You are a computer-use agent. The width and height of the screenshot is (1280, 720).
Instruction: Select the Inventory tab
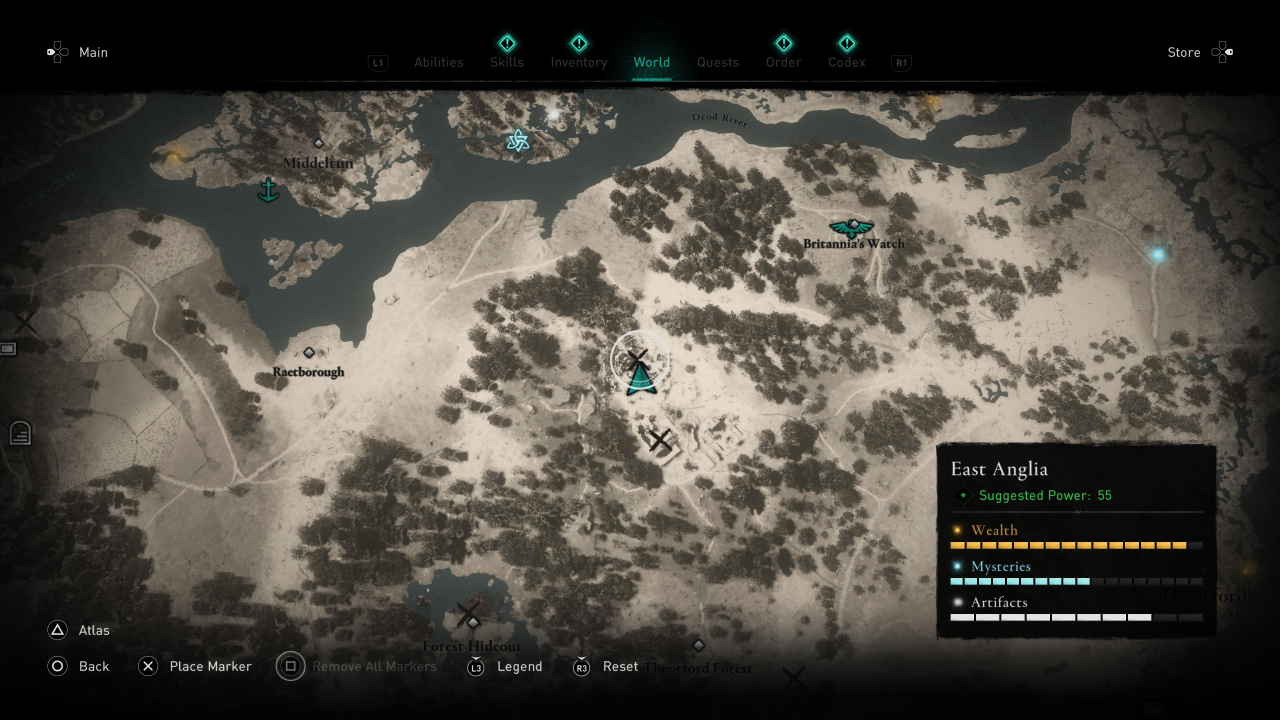(578, 62)
